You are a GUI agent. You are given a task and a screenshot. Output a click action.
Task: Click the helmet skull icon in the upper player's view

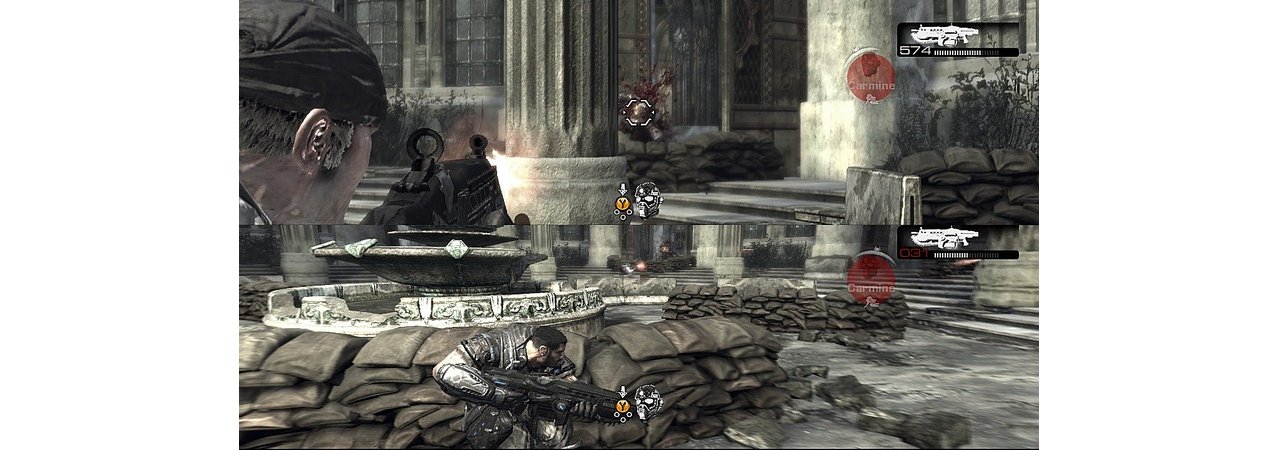tap(648, 200)
